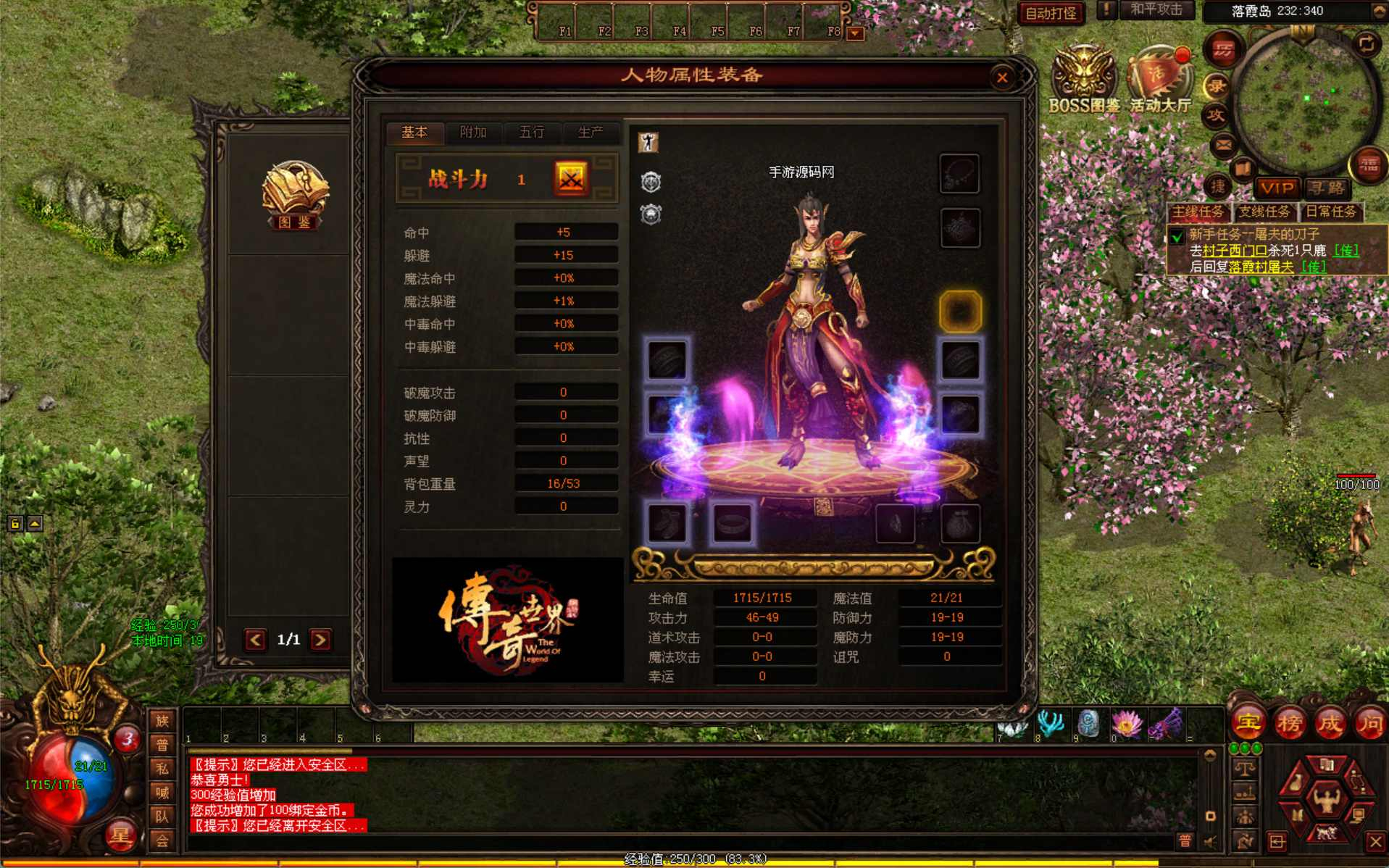1389x868 pixels.
Task: Switch to 支线任务 quest tab
Action: click(x=1264, y=212)
